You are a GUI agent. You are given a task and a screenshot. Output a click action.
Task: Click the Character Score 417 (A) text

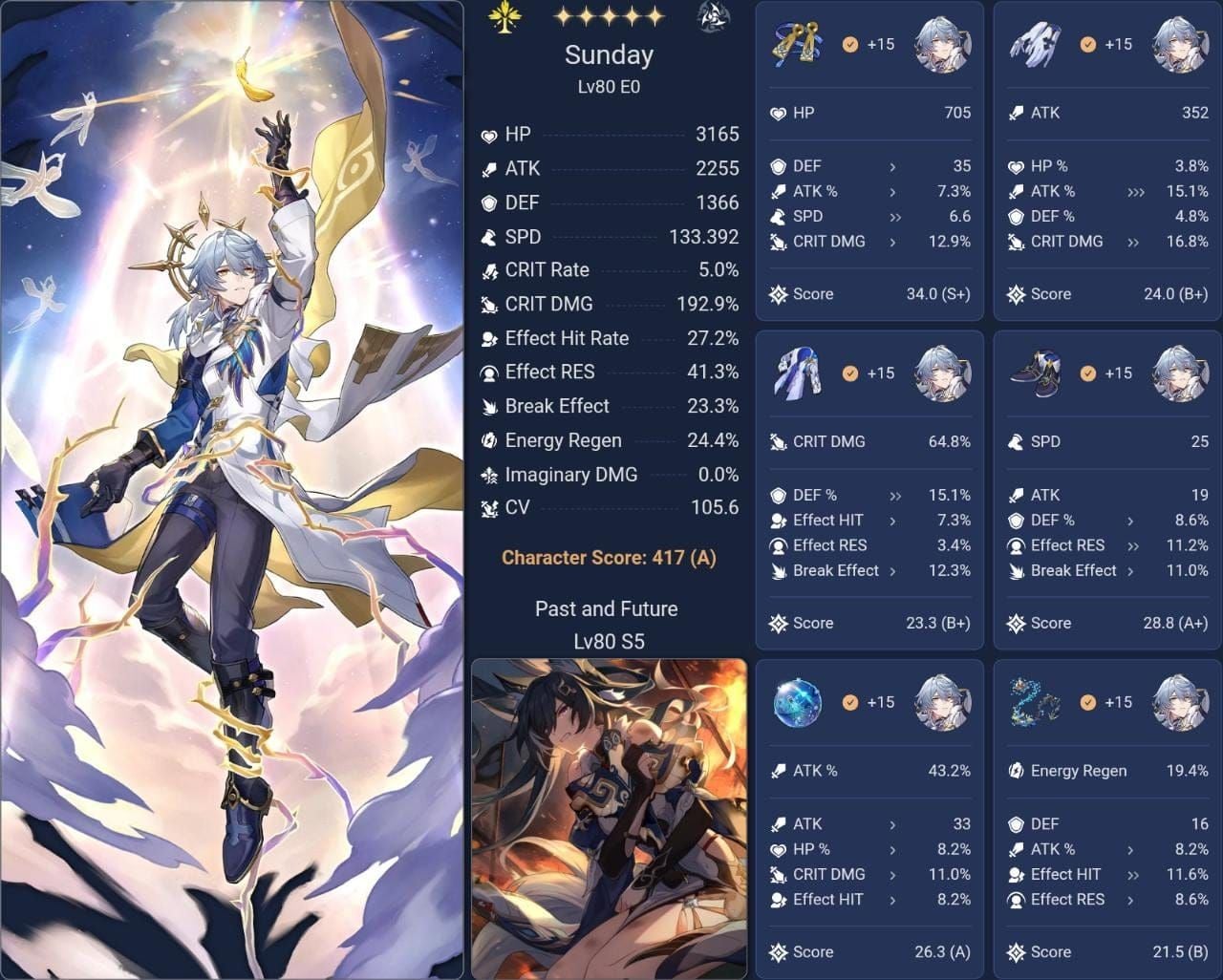pos(609,557)
